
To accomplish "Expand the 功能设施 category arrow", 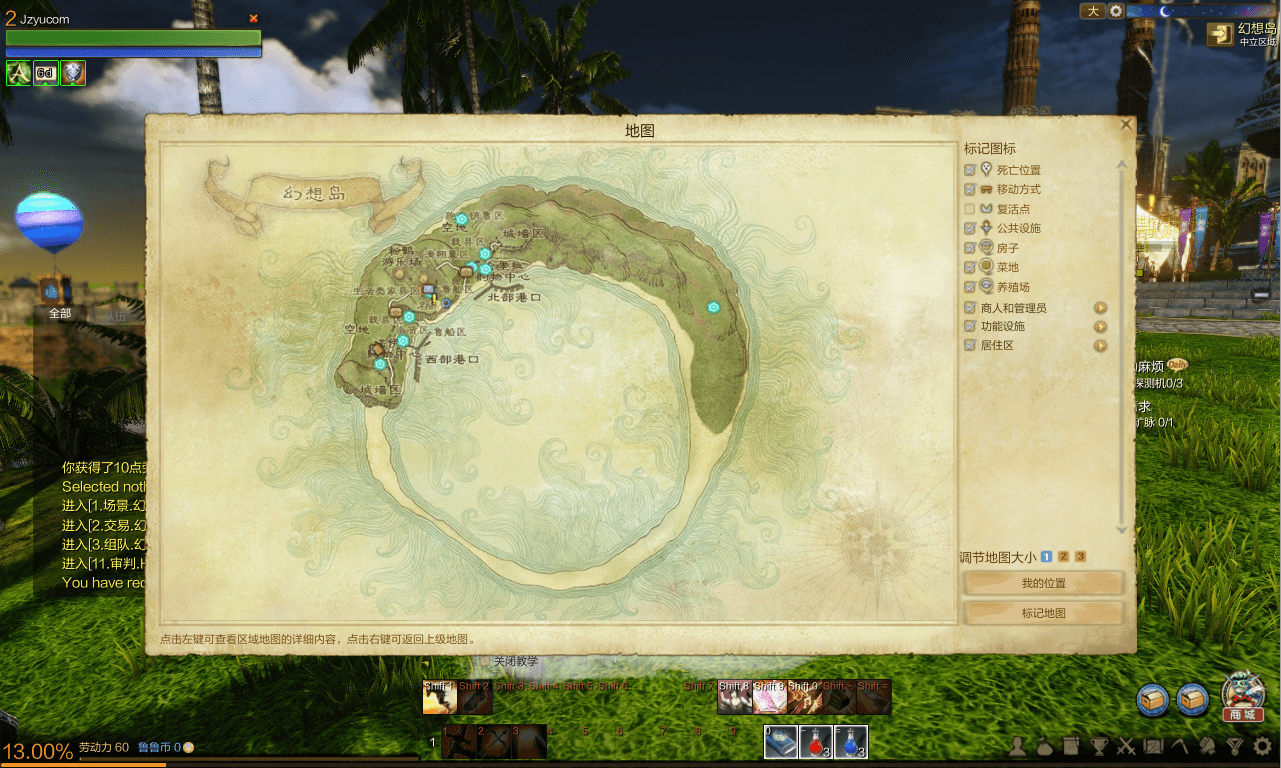I will point(1100,326).
